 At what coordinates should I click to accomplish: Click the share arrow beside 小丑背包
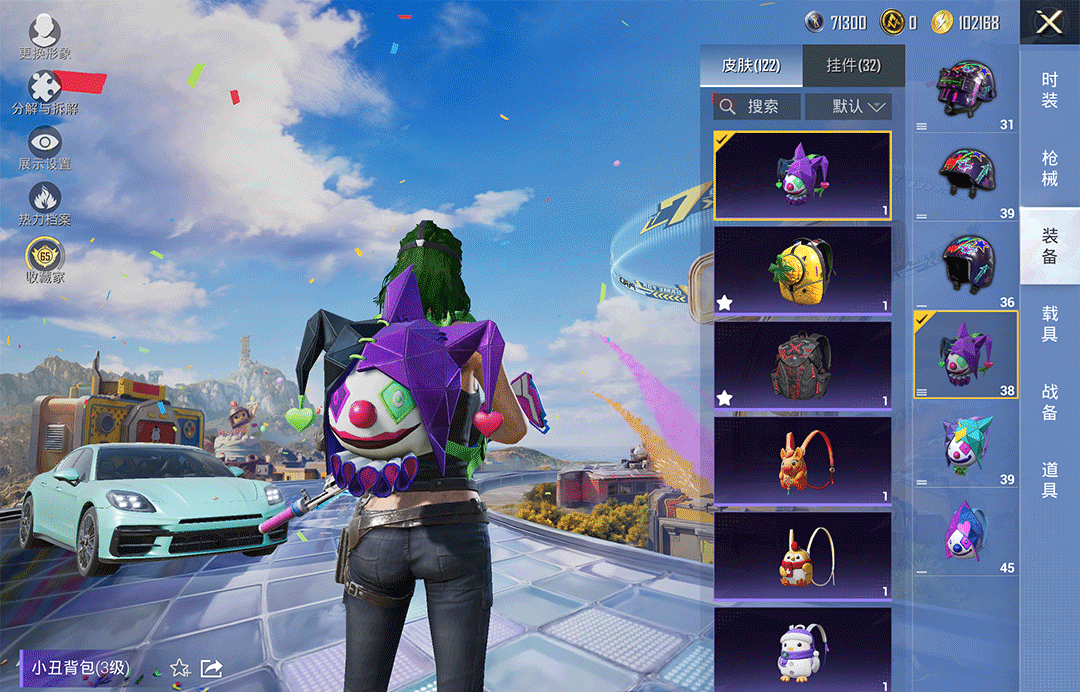point(212,667)
